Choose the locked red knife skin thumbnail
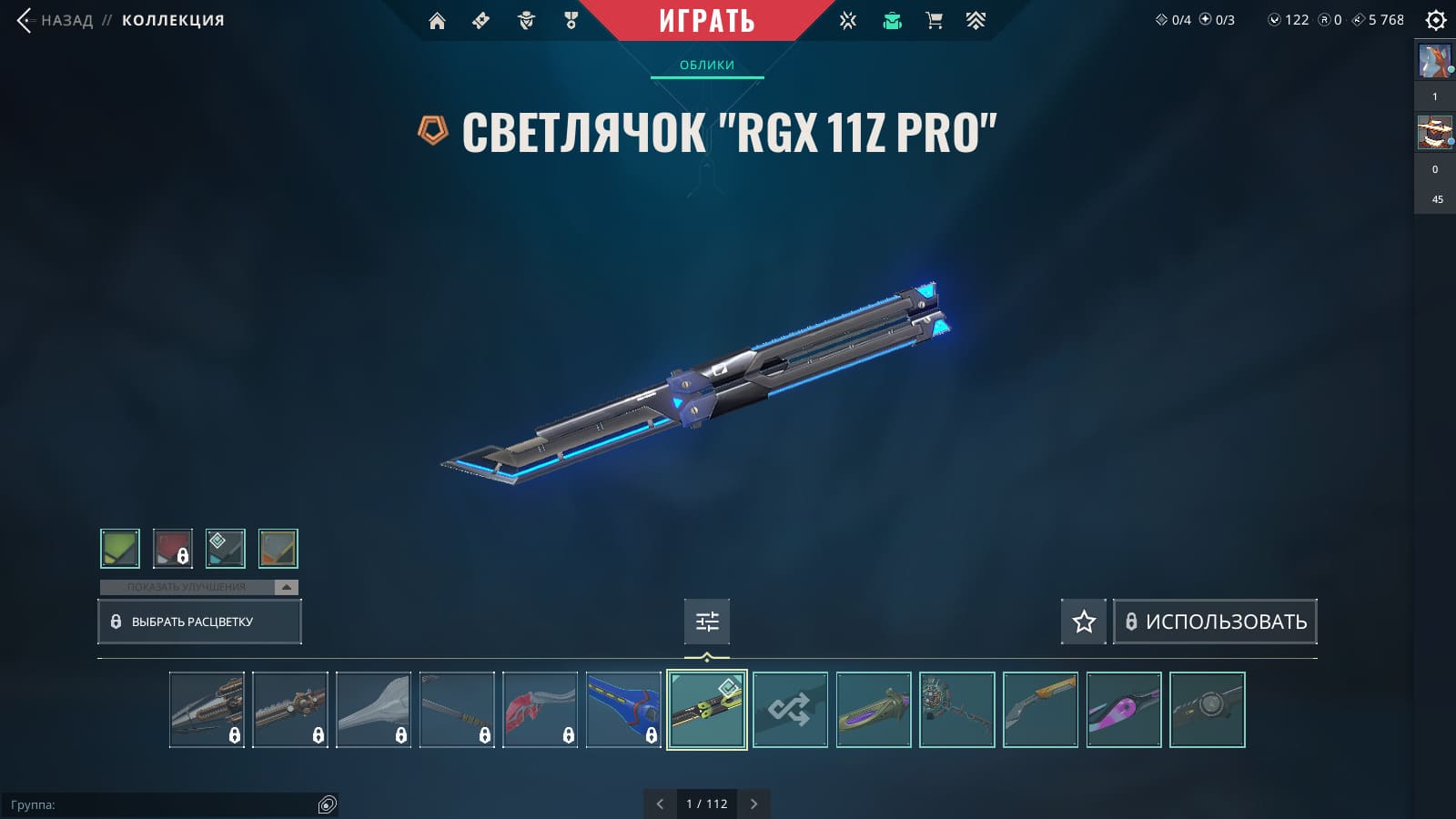1456x819 pixels. point(541,710)
